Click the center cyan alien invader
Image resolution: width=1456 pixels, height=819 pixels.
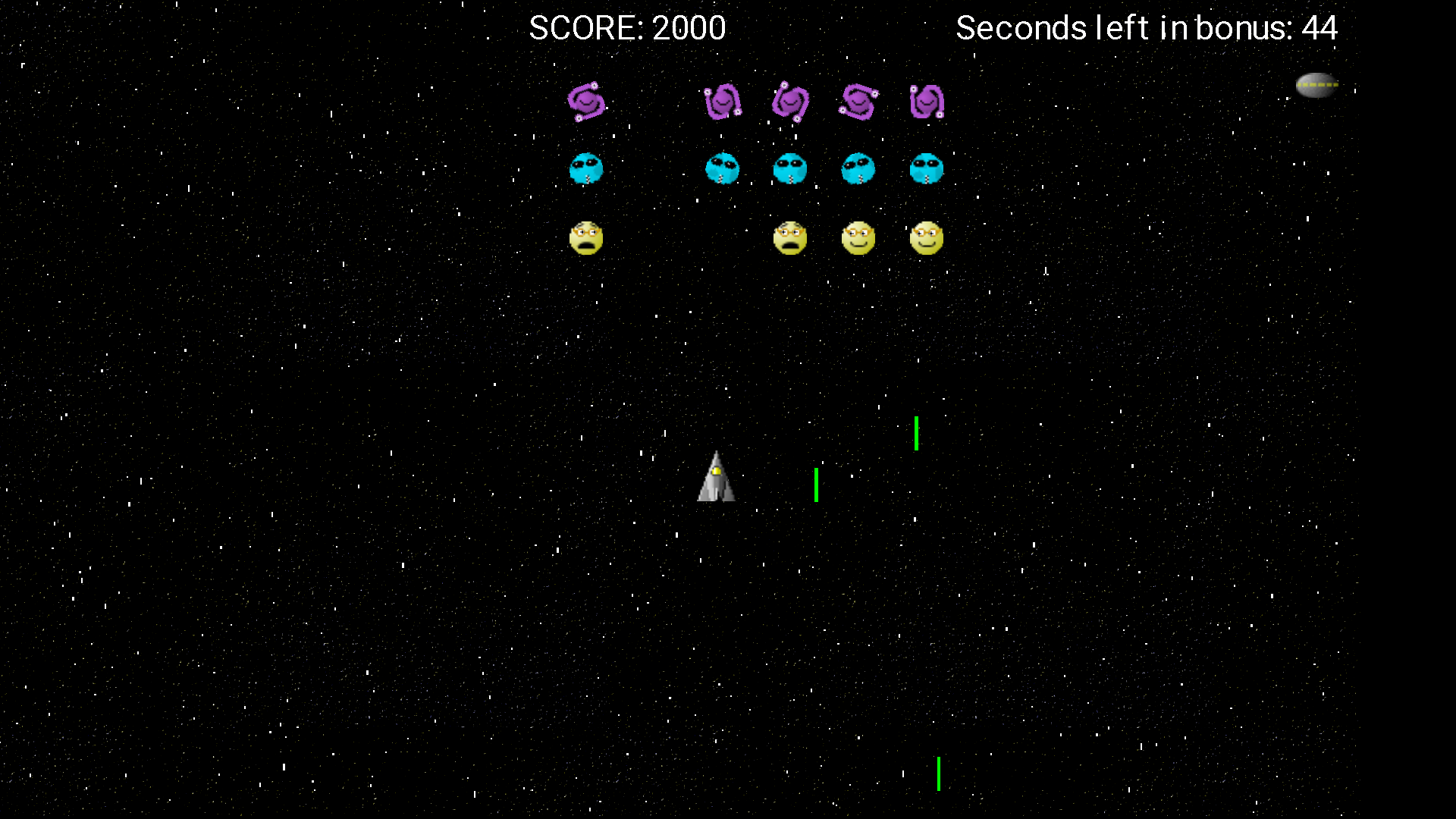pyautogui.click(x=791, y=169)
